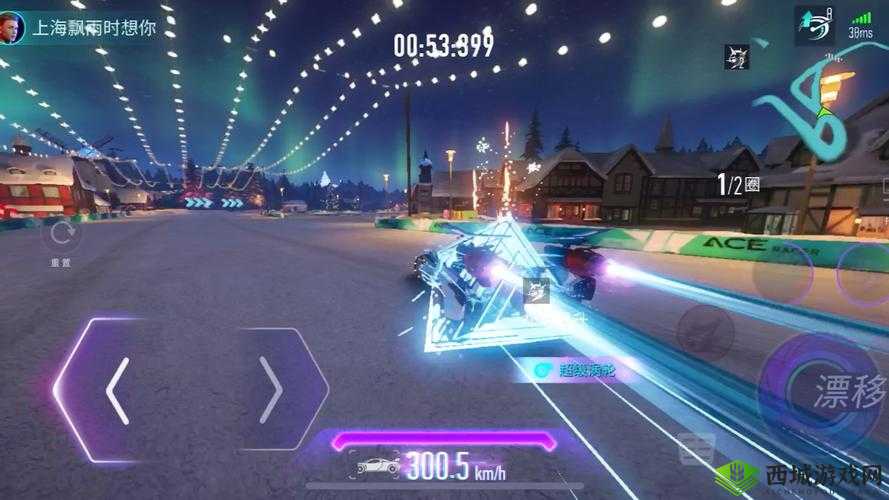Click the player avatar portrait
Screen dimensions: 889x500
pyautogui.click(x=14, y=27)
